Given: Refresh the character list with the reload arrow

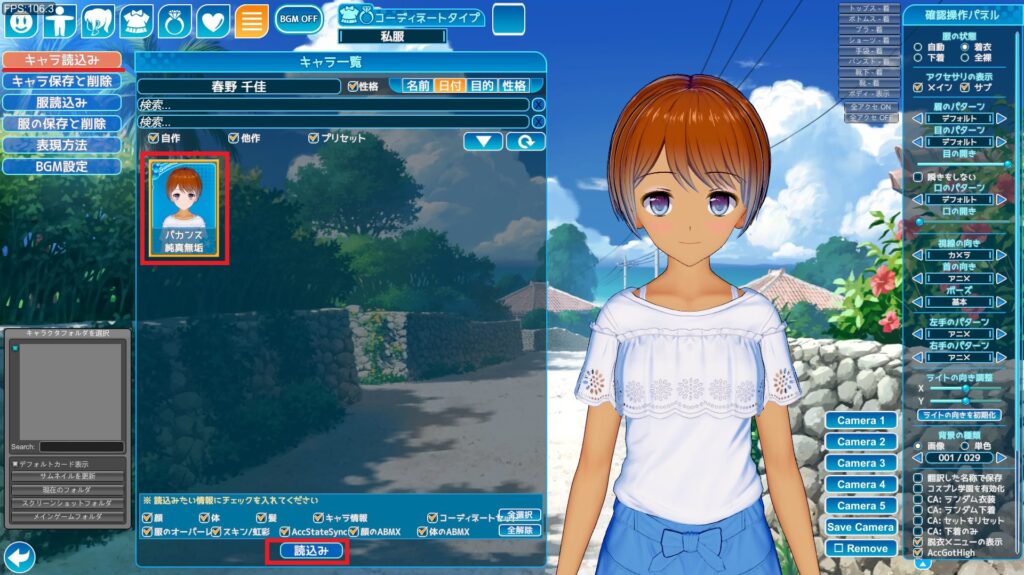Looking at the screenshot, I should [x=525, y=141].
